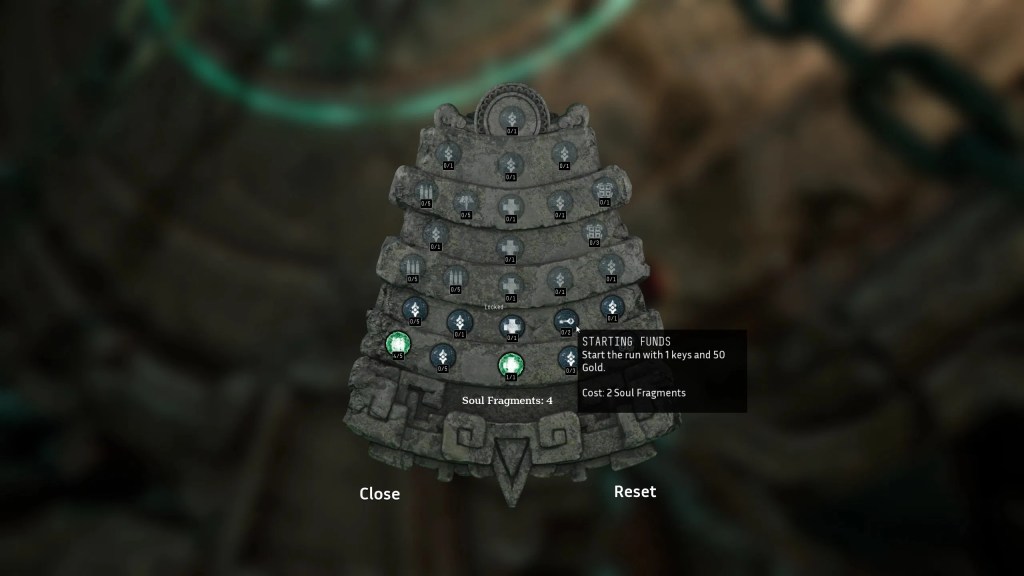Buy the Starting Funds key upgrade
Screen dimensions: 1024x576
[565, 320]
